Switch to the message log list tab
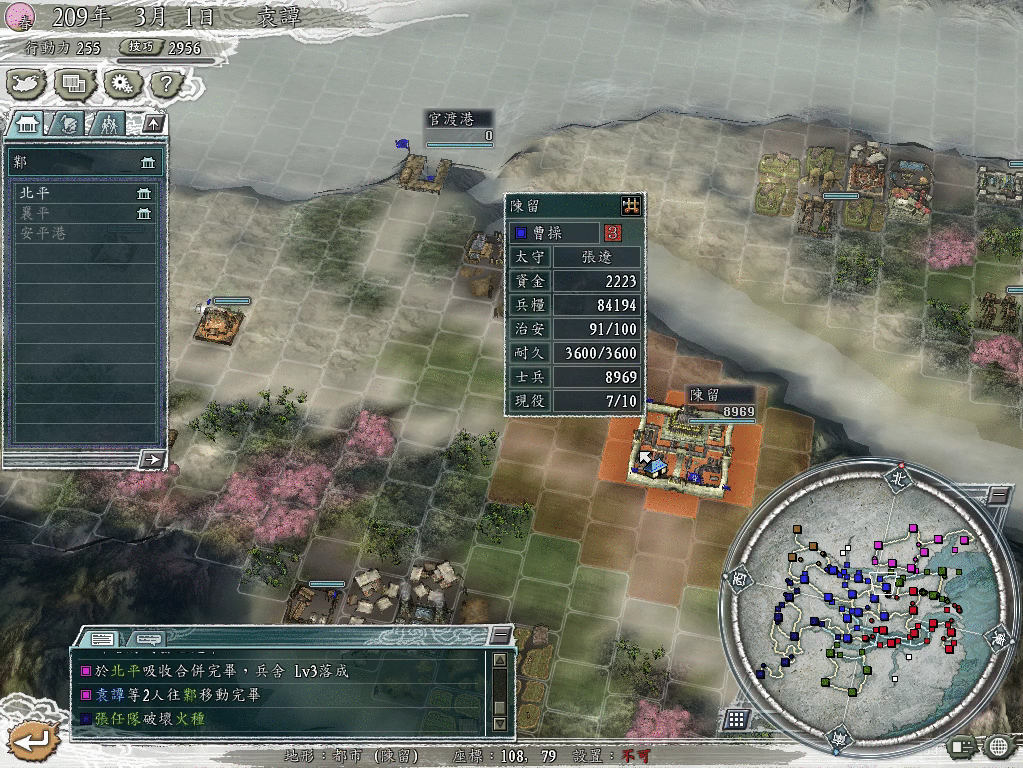This screenshot has height=768, width=1023. [102, 638]
